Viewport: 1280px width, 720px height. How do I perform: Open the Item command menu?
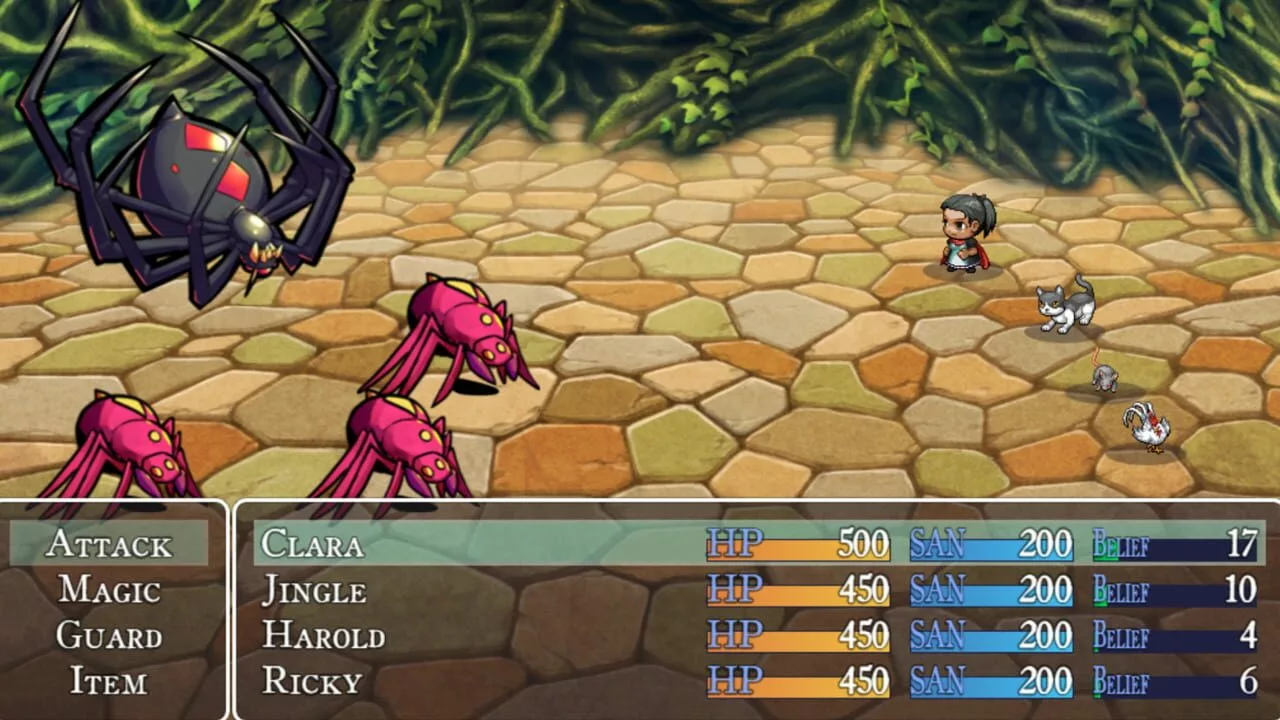coord(109,682)
